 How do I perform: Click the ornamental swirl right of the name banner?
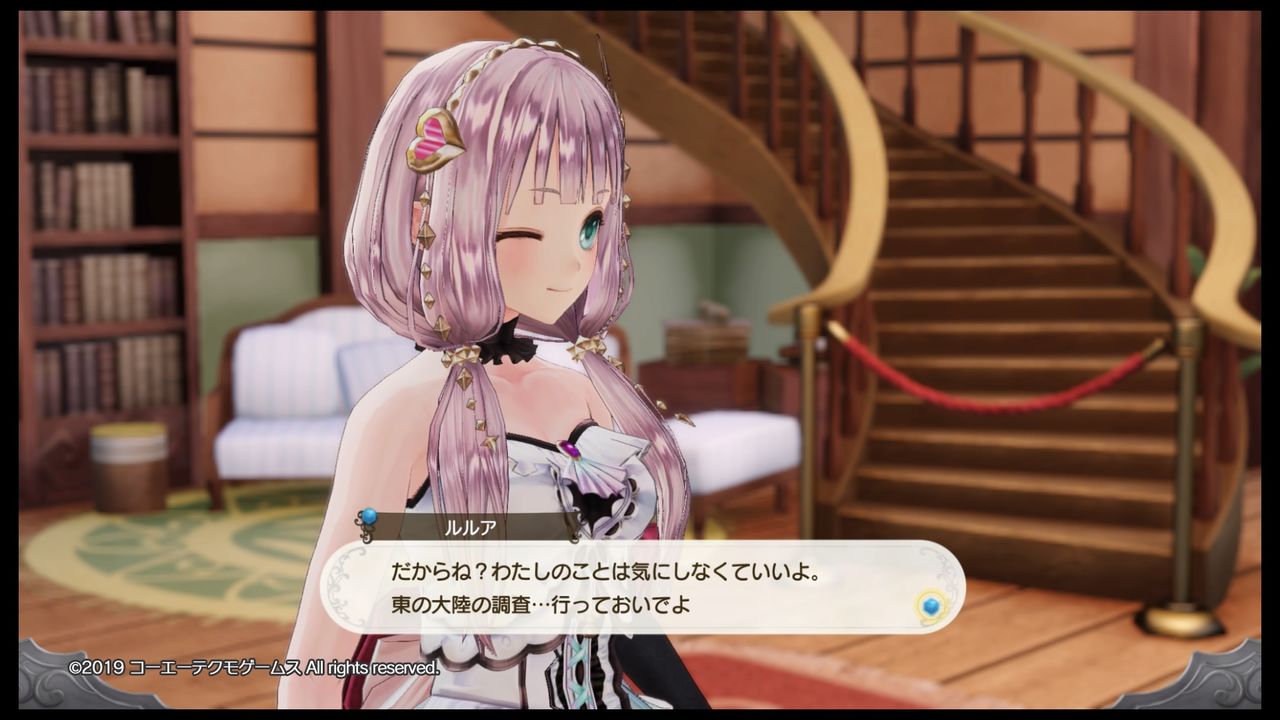[574, 536]
